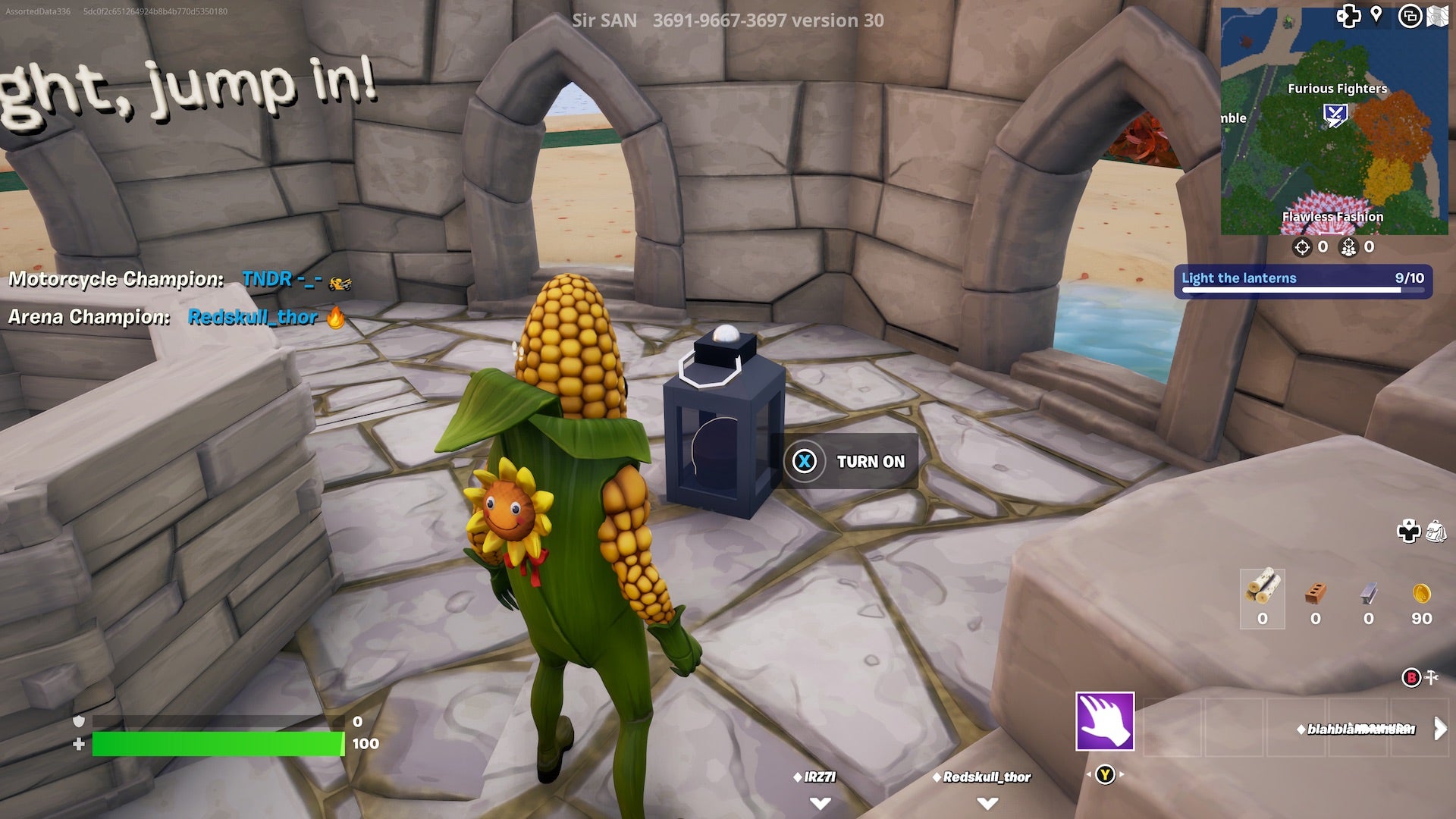
Task: Click the screen-swap icon beside the map icon
Action: [1410, 14]
